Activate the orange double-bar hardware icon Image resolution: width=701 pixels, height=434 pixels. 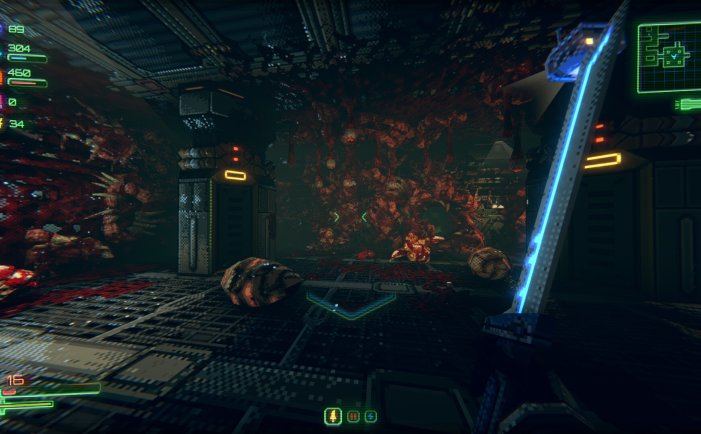click(x=353, y=416)
